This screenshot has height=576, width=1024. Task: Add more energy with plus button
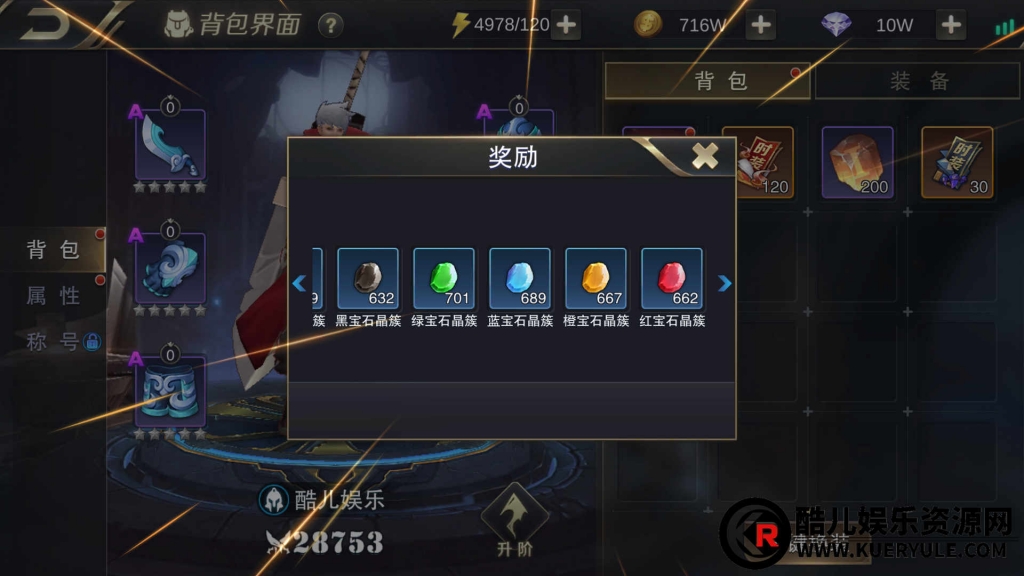(566, 25)
